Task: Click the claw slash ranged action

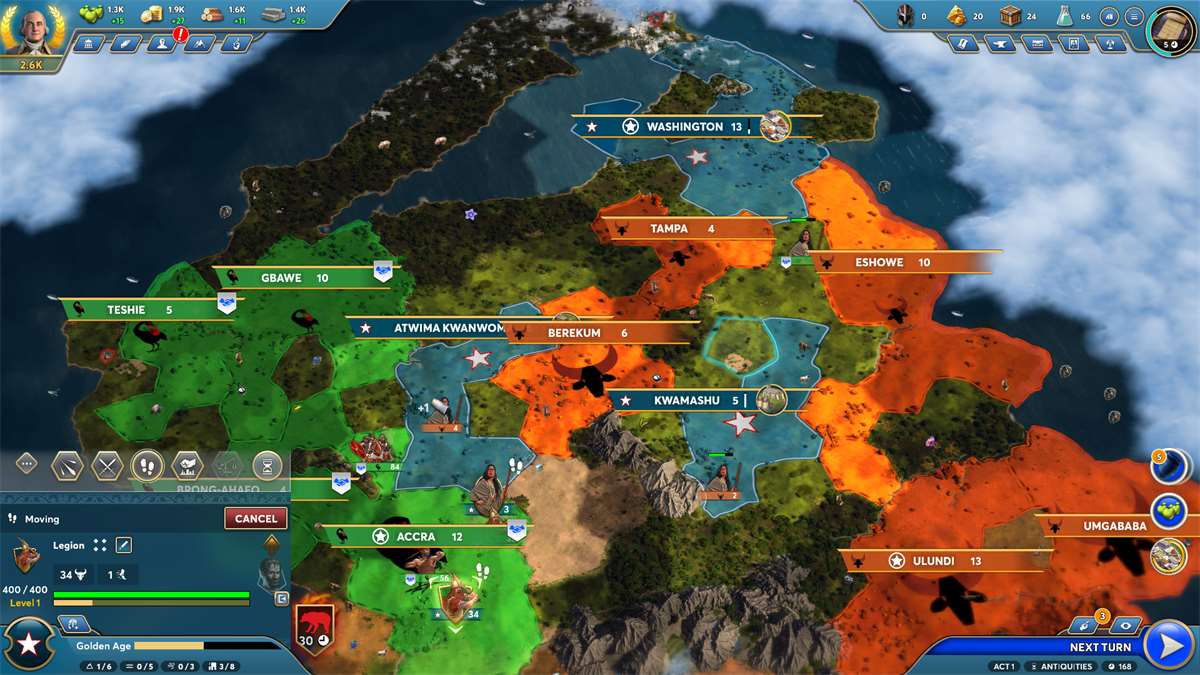Action: point(67,464)
